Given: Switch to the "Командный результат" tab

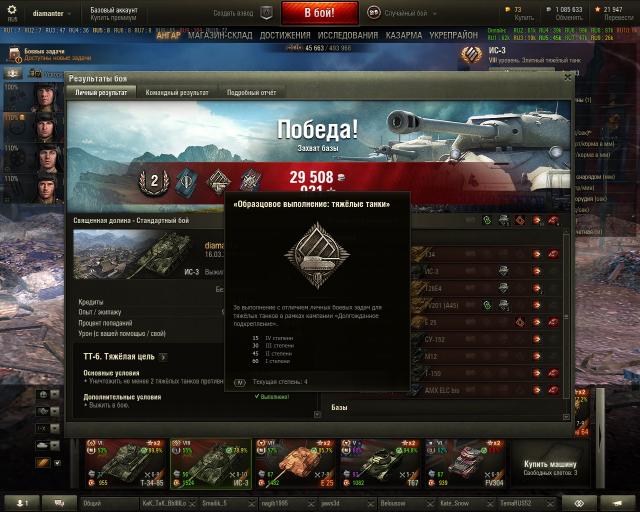Looking at the screenshot, I should [x=179, y=92].
